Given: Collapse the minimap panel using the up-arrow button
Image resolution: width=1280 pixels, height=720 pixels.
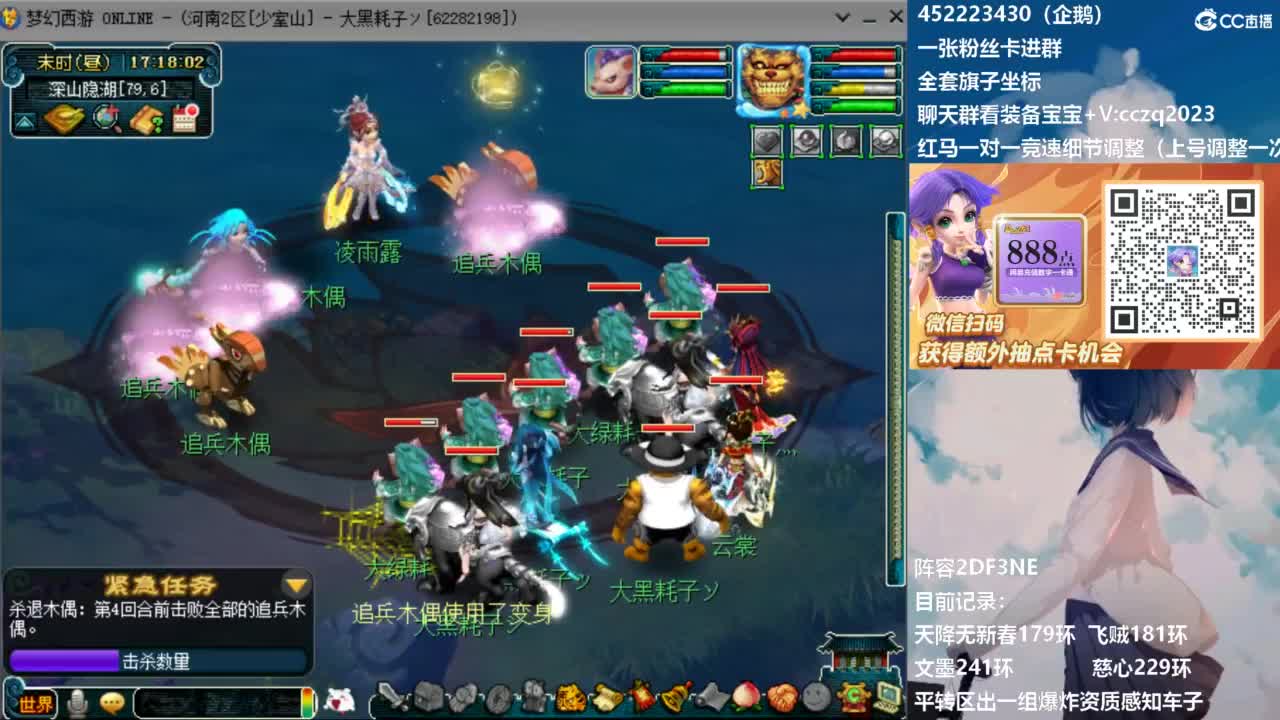Looking at the screenshot, I should point(23,117).
